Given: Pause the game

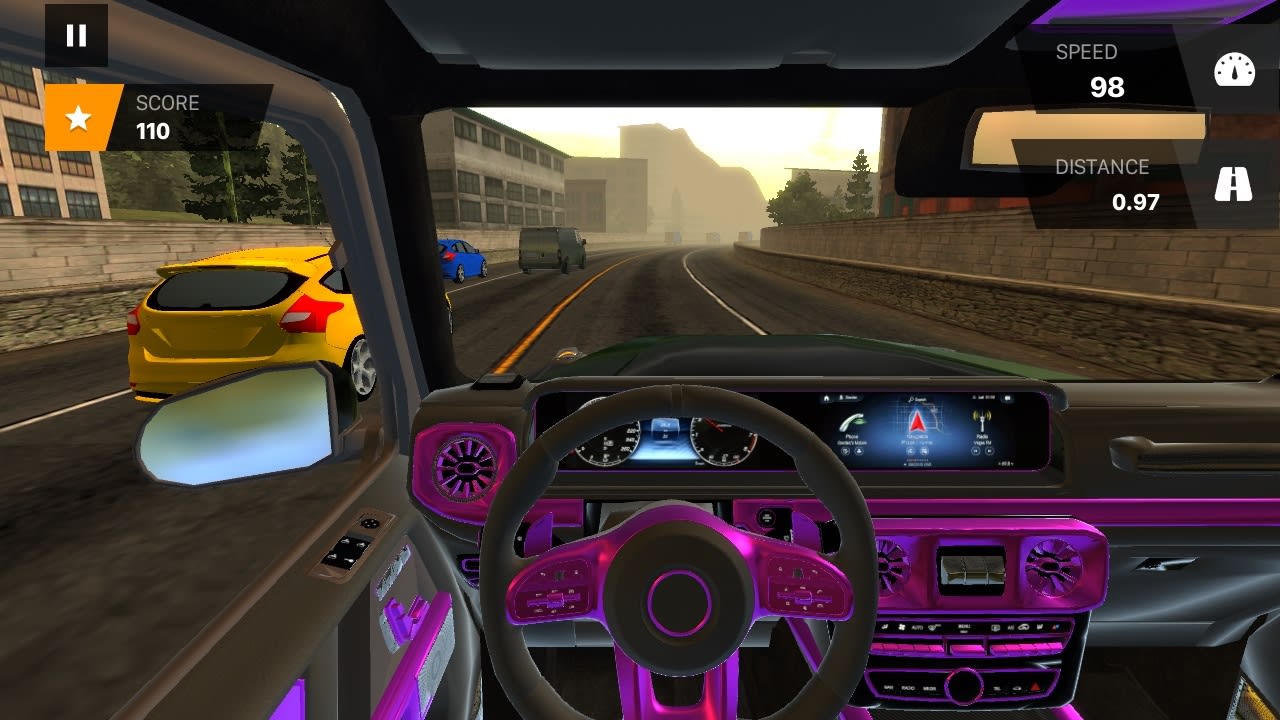Looking at the screenshot, I should point(75,36).
